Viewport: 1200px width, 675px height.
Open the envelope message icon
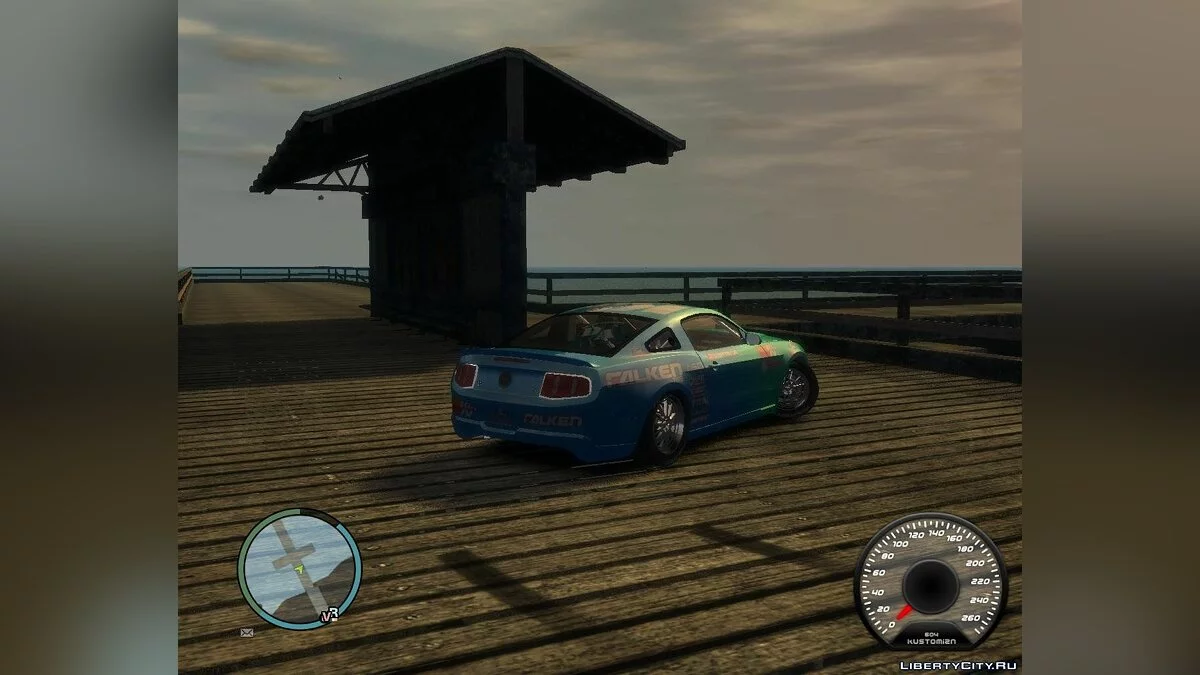246,632
